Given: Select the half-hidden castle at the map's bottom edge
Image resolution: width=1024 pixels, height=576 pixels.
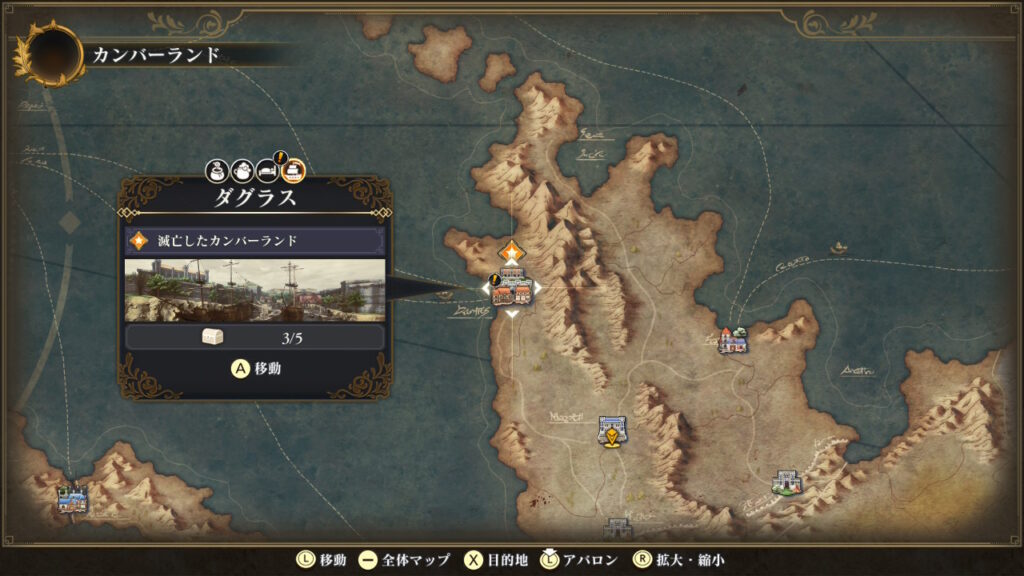Looking at the screenshot, I should [618, 527].
